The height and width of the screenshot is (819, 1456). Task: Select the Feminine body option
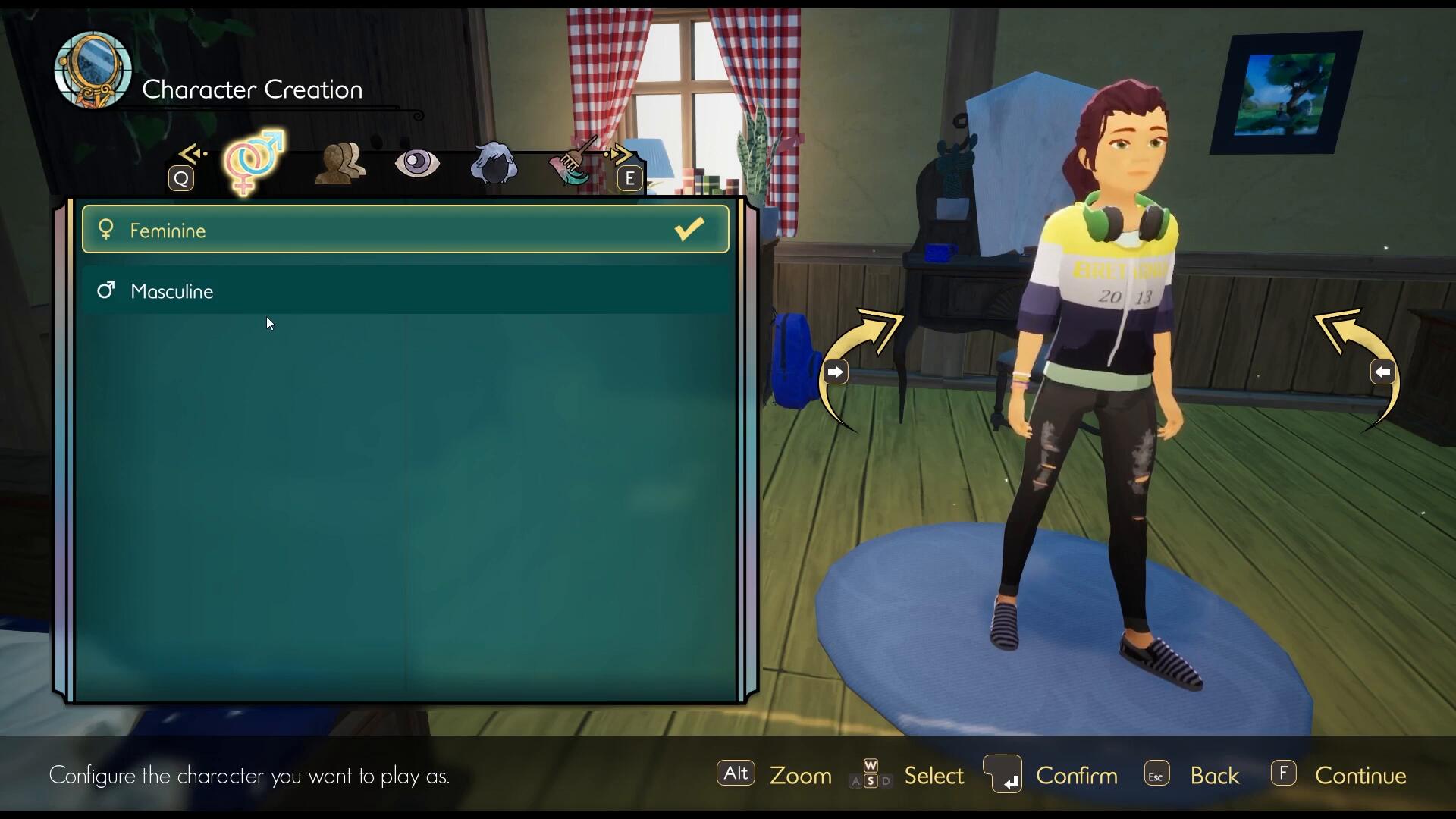point(405,230)
